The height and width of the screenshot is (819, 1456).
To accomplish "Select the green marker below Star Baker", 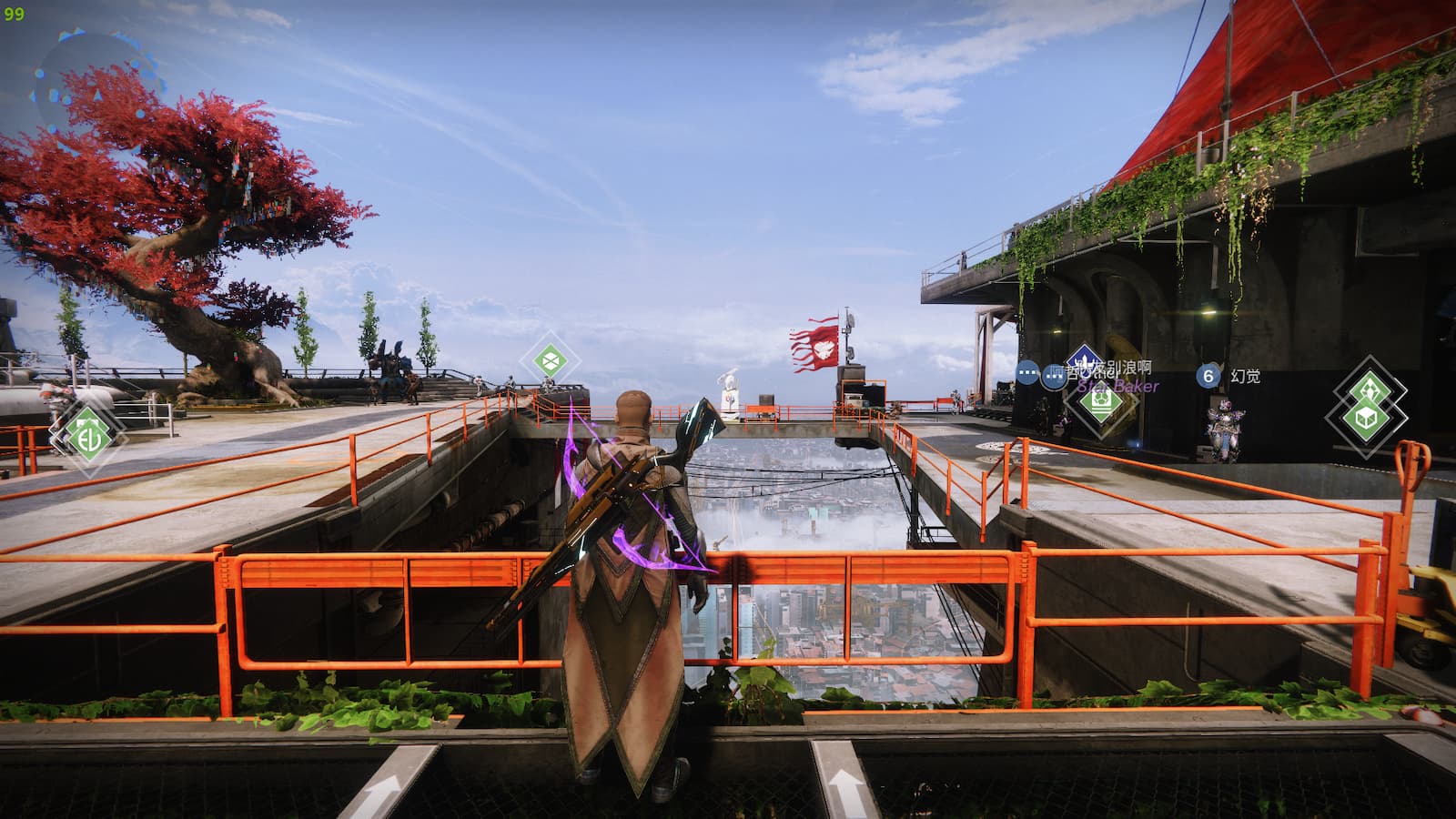I will pos(1100,401).
